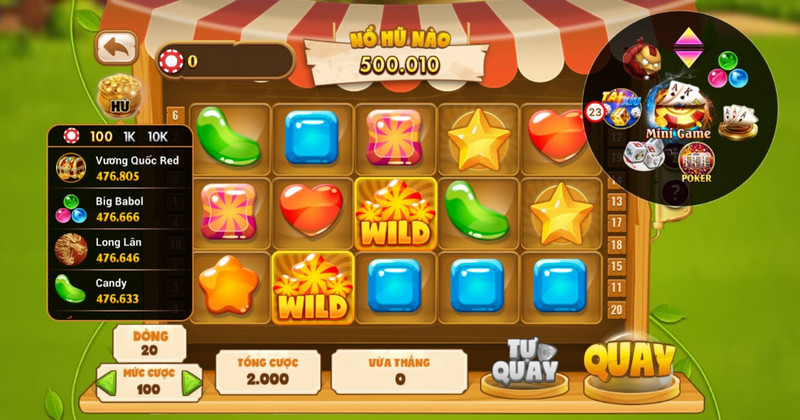This screenshot has width=800, height=420.
Task: Select Candy in the jackpot list
Action: click(120, 290)
